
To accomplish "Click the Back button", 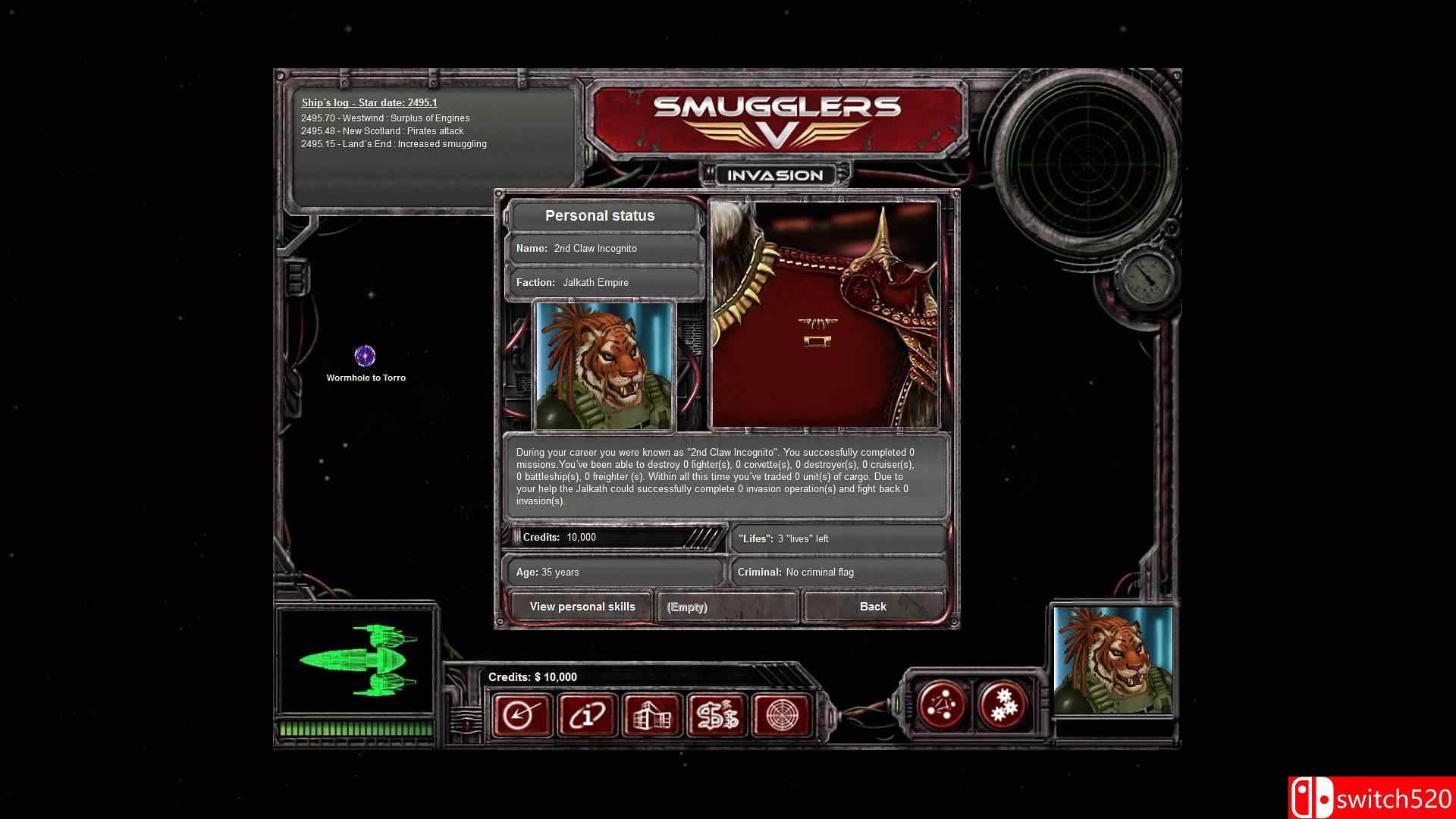I will pyautogui.click(x=873, y=607).
